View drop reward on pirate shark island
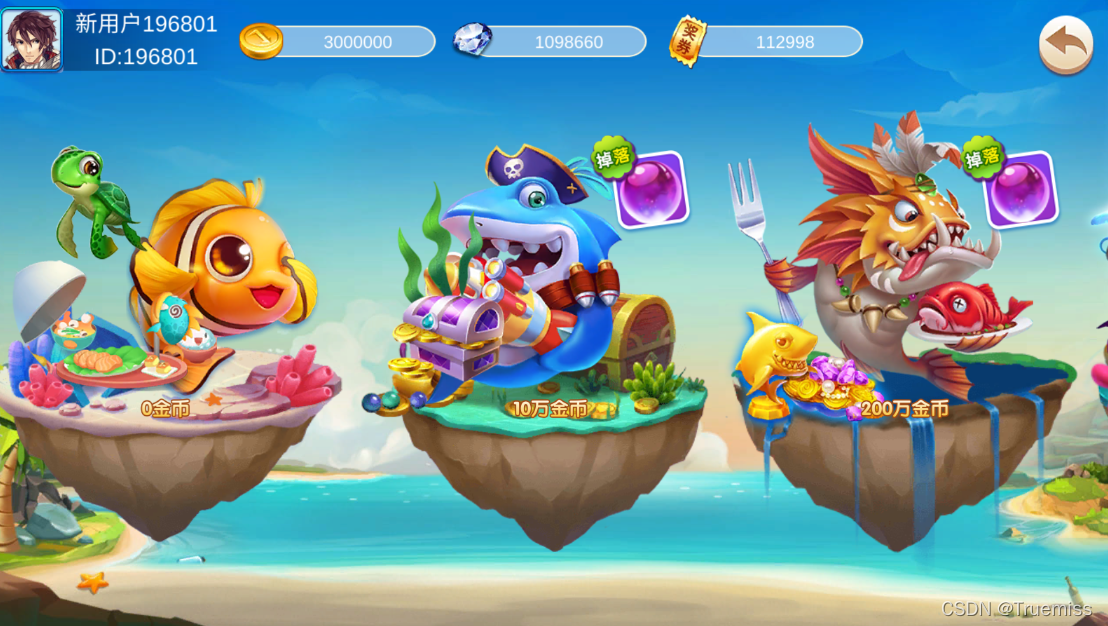1108x626 pixels. [650, 188]
